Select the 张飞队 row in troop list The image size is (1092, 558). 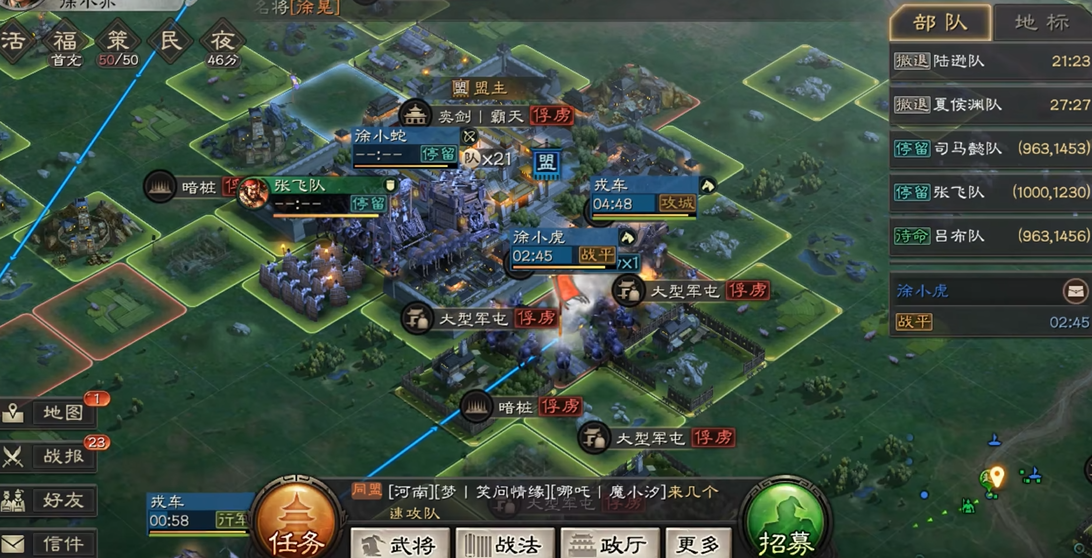coord(990,193)
